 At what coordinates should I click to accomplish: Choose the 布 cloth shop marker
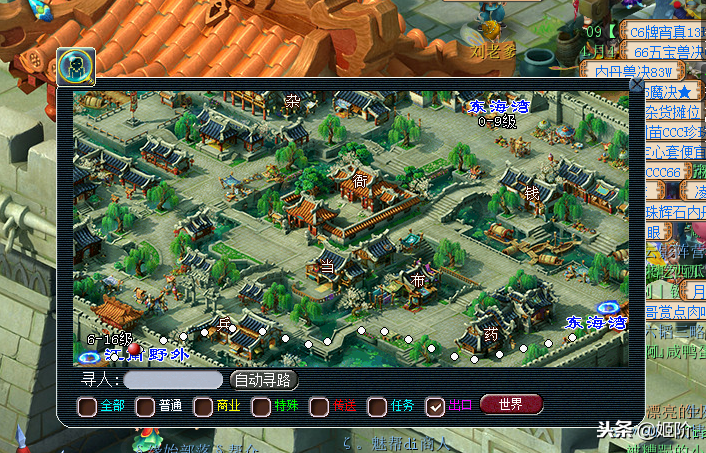[x=418, y=281]
